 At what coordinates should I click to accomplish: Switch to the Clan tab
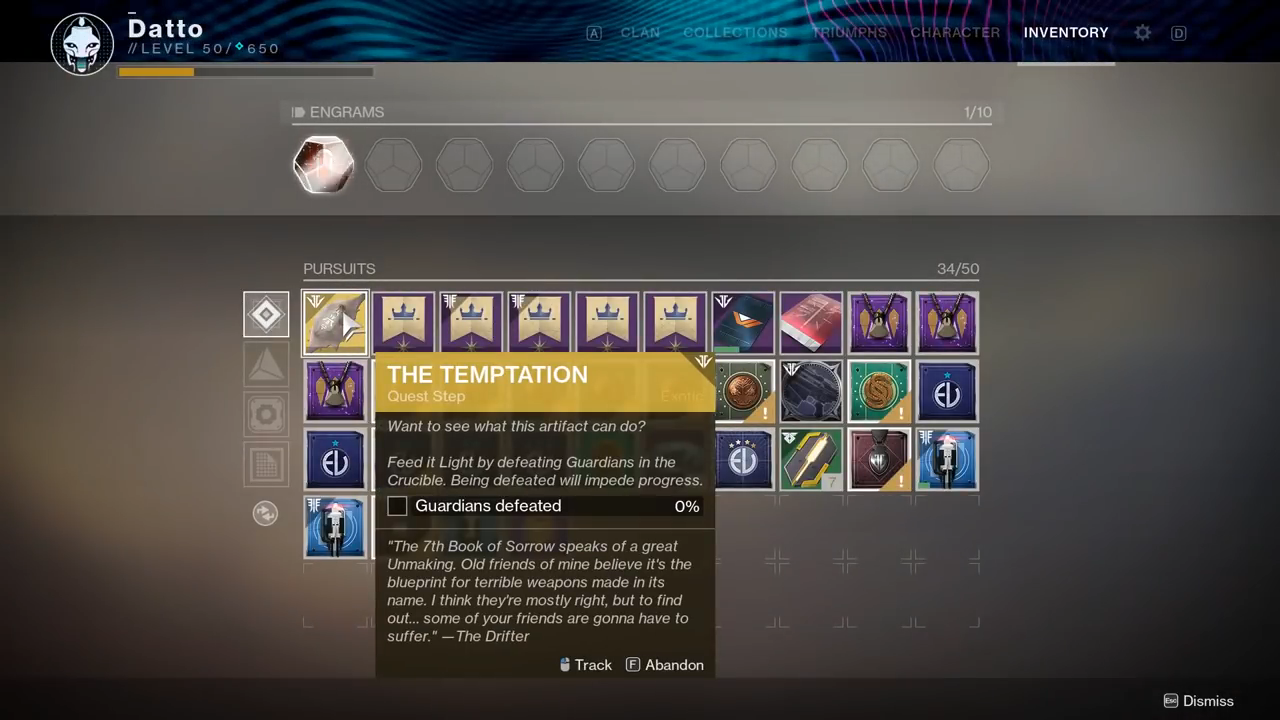pyautogui.click(x=640, y=33)
